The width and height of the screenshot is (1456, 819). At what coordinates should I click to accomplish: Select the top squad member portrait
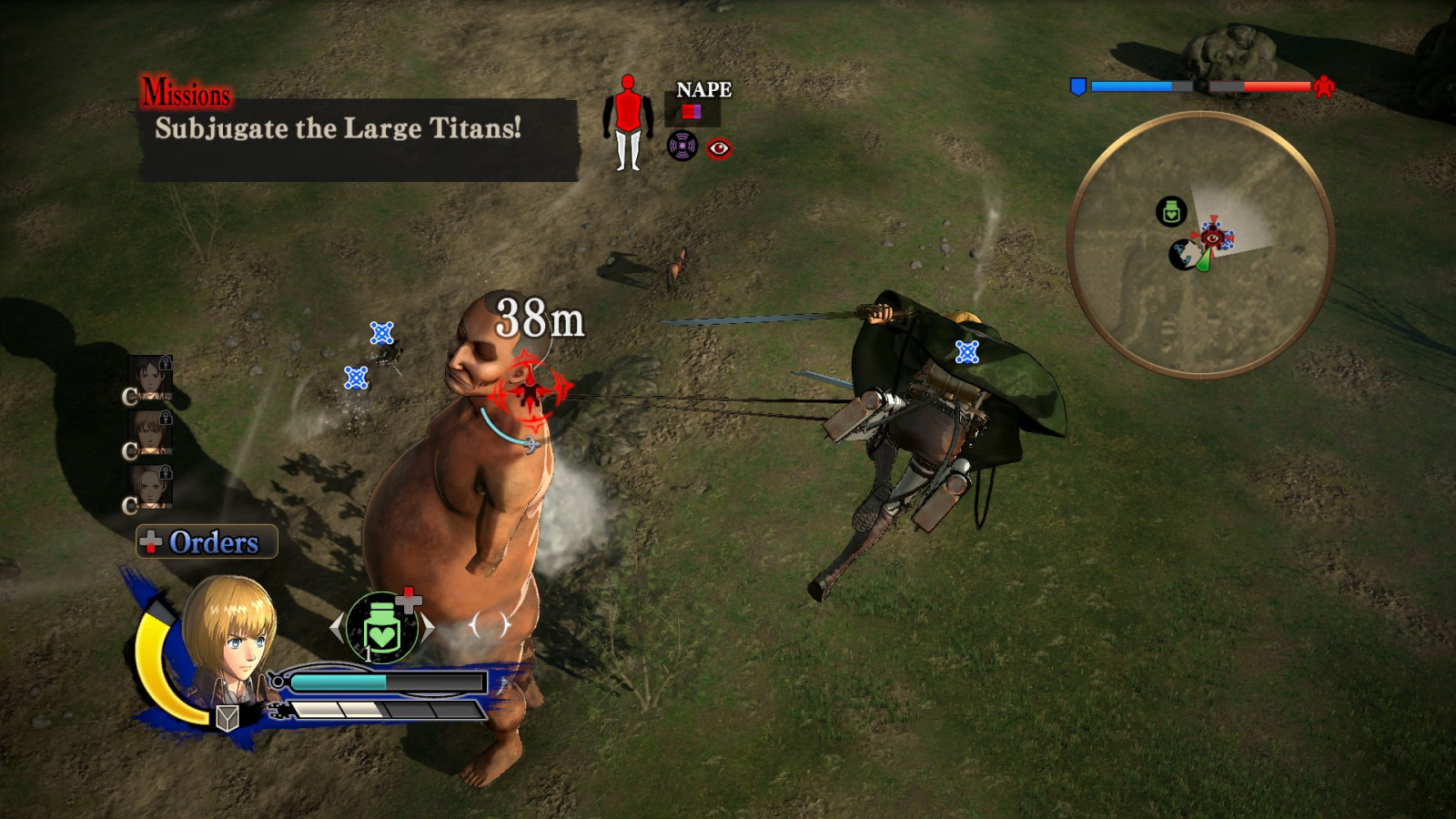point(150,379)
